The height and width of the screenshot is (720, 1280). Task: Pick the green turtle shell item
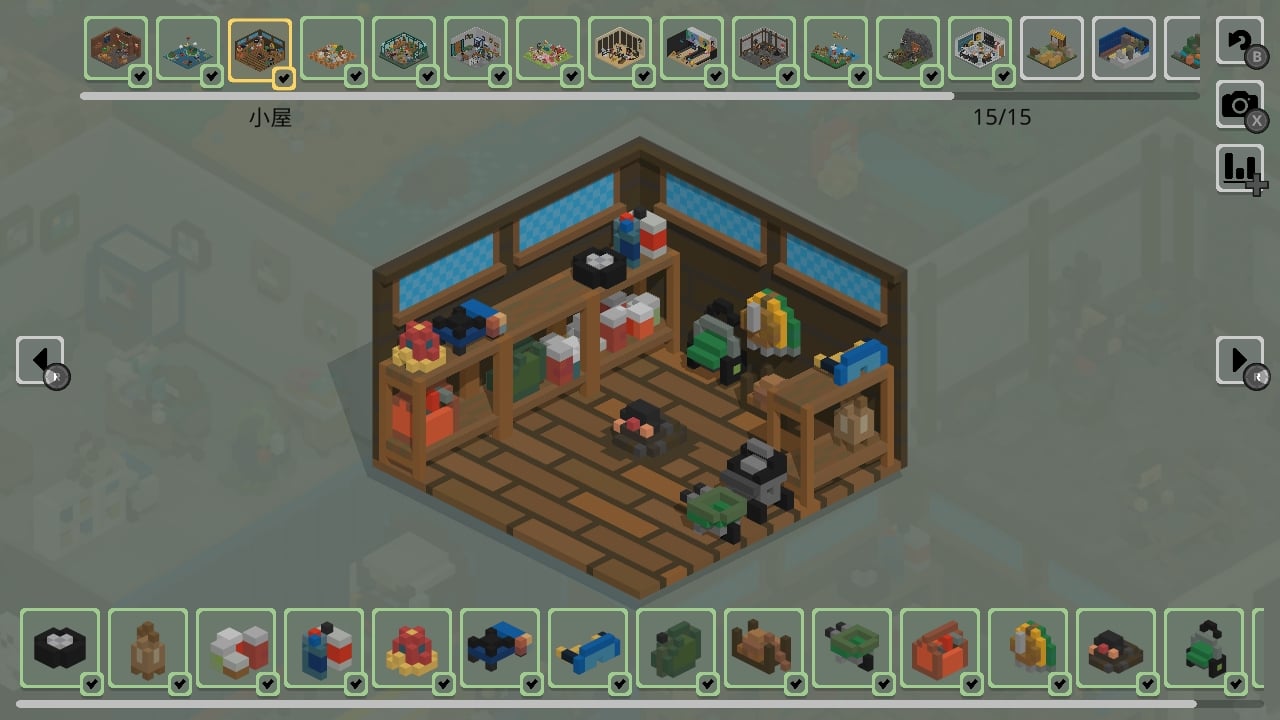click(x=852, y=648)
